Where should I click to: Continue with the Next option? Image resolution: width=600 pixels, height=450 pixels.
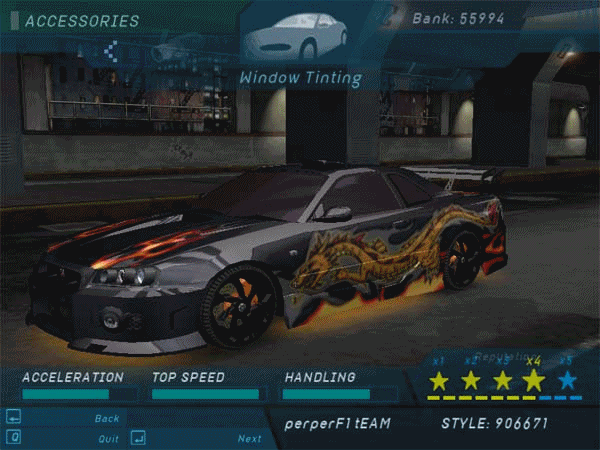[x=249, y=438]
